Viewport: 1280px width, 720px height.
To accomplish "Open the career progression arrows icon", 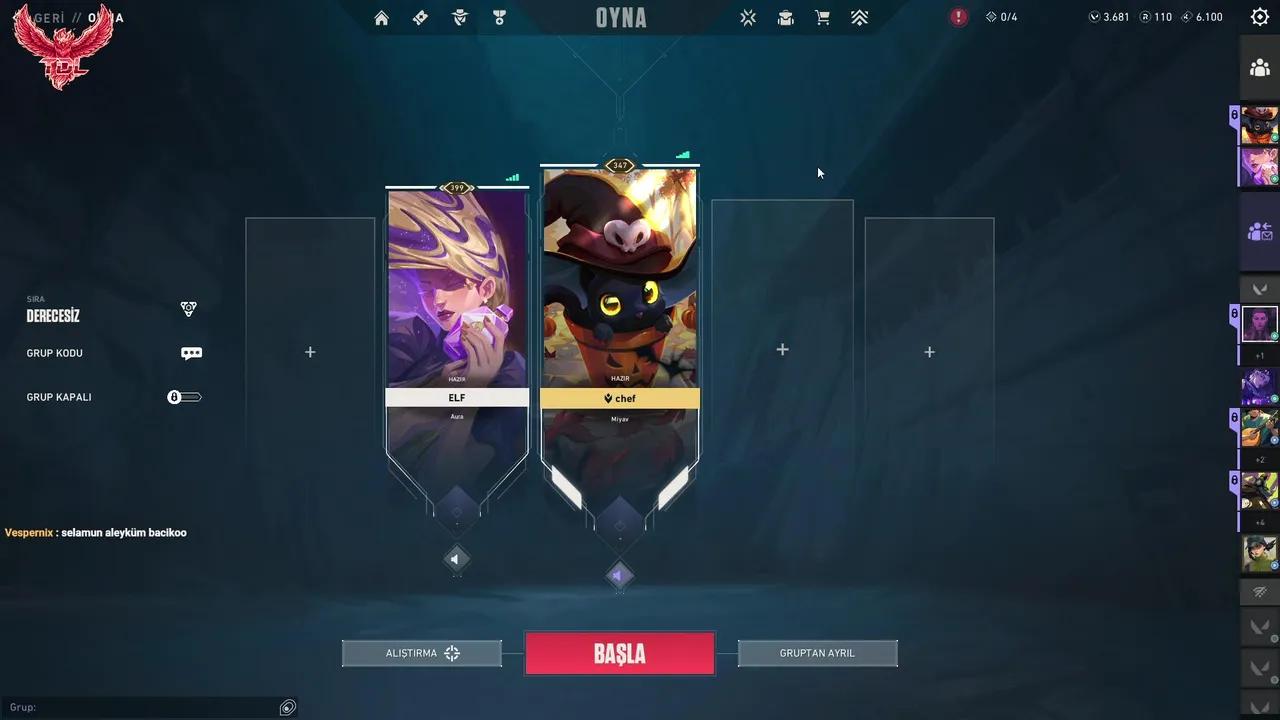I will (x=859, y=17).
